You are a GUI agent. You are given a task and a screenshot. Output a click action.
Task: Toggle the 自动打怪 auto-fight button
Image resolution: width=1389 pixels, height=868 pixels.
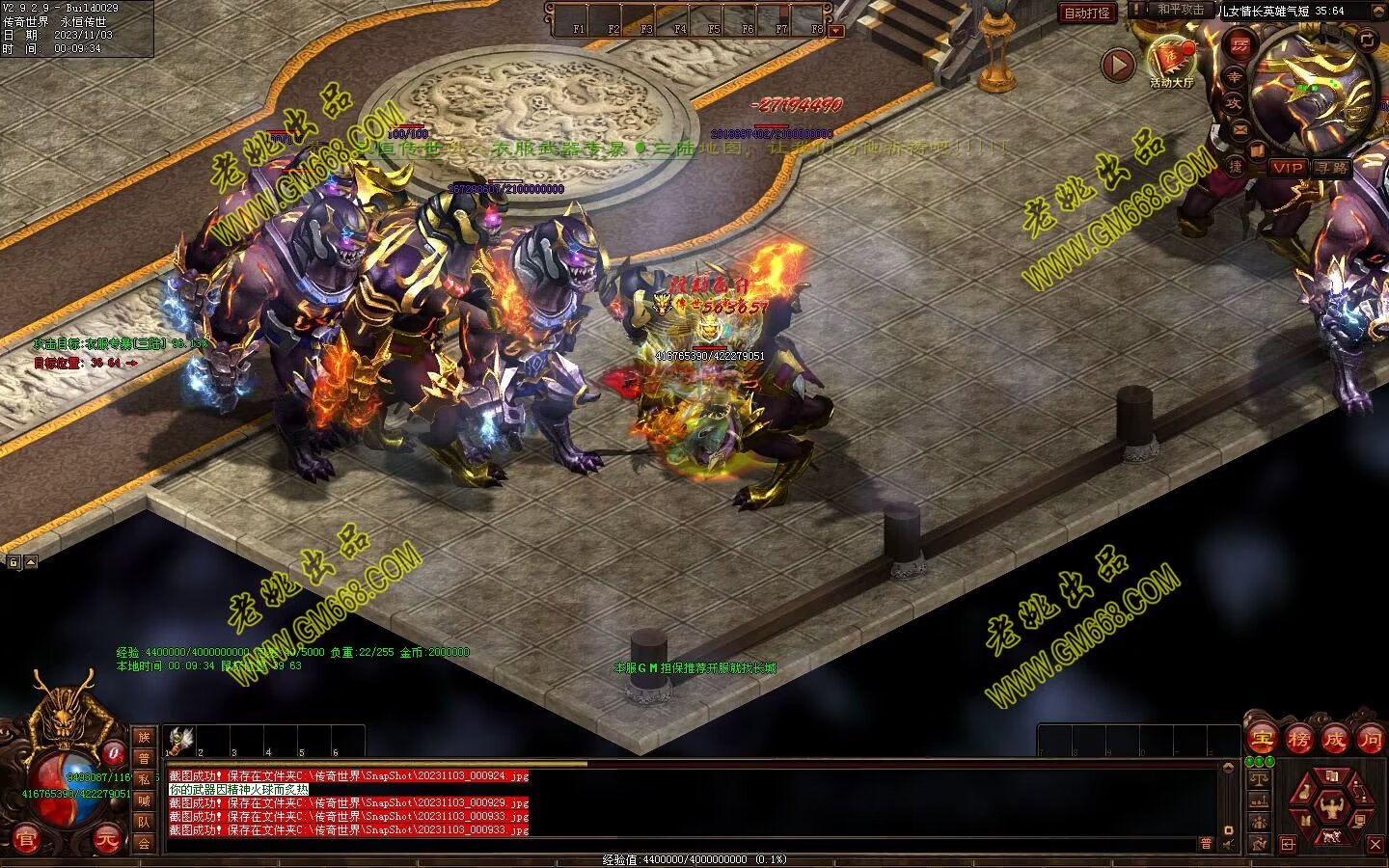point(1086,13)
